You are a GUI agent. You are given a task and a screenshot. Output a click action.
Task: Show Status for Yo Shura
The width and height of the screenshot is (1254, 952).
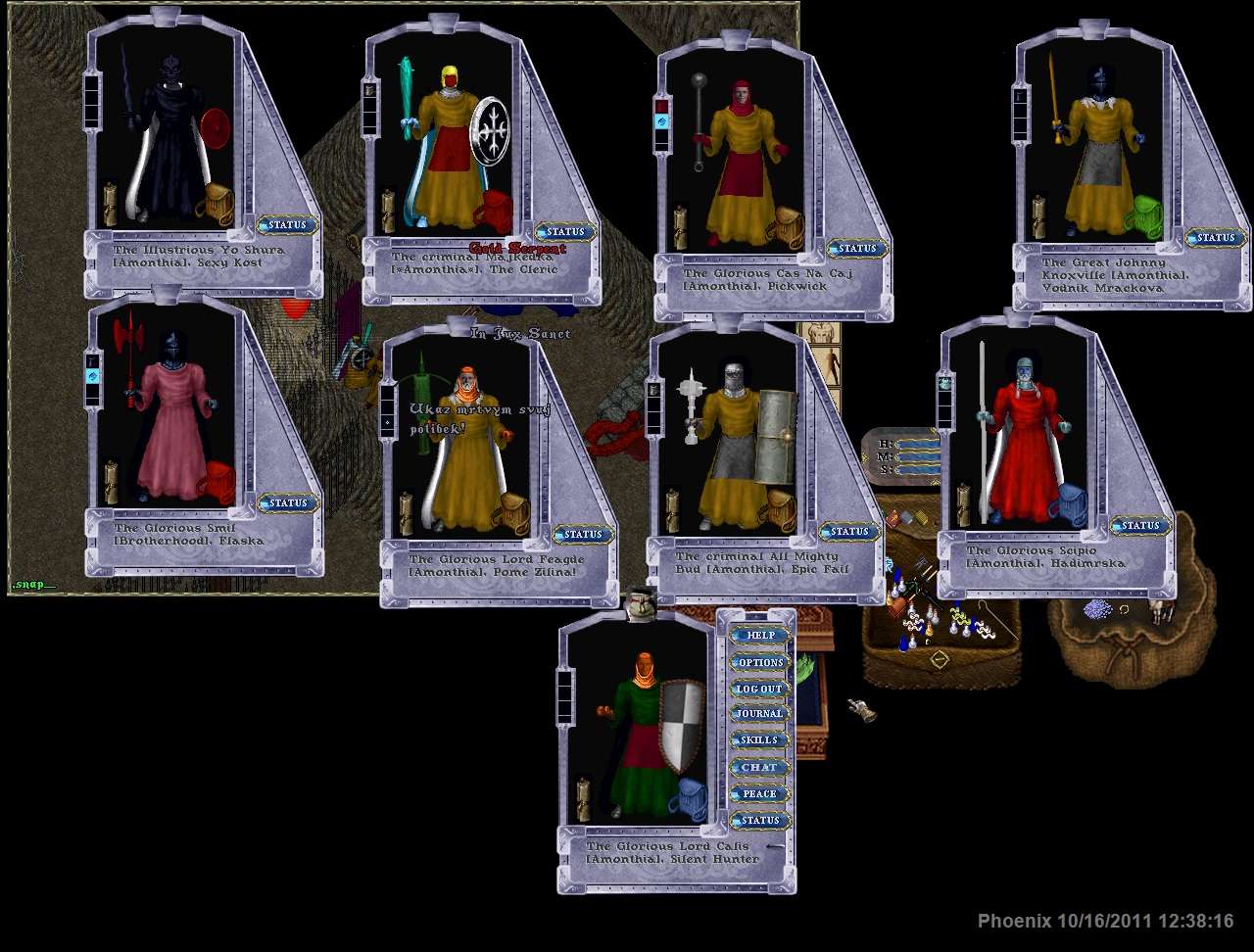(288, 224)
